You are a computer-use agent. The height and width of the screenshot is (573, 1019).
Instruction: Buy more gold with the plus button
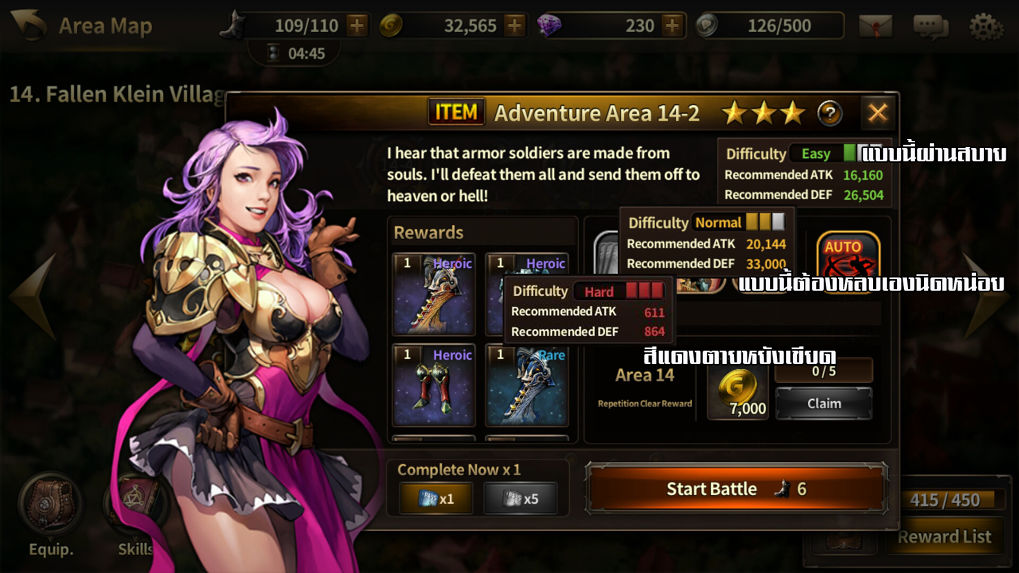[514, 25]
